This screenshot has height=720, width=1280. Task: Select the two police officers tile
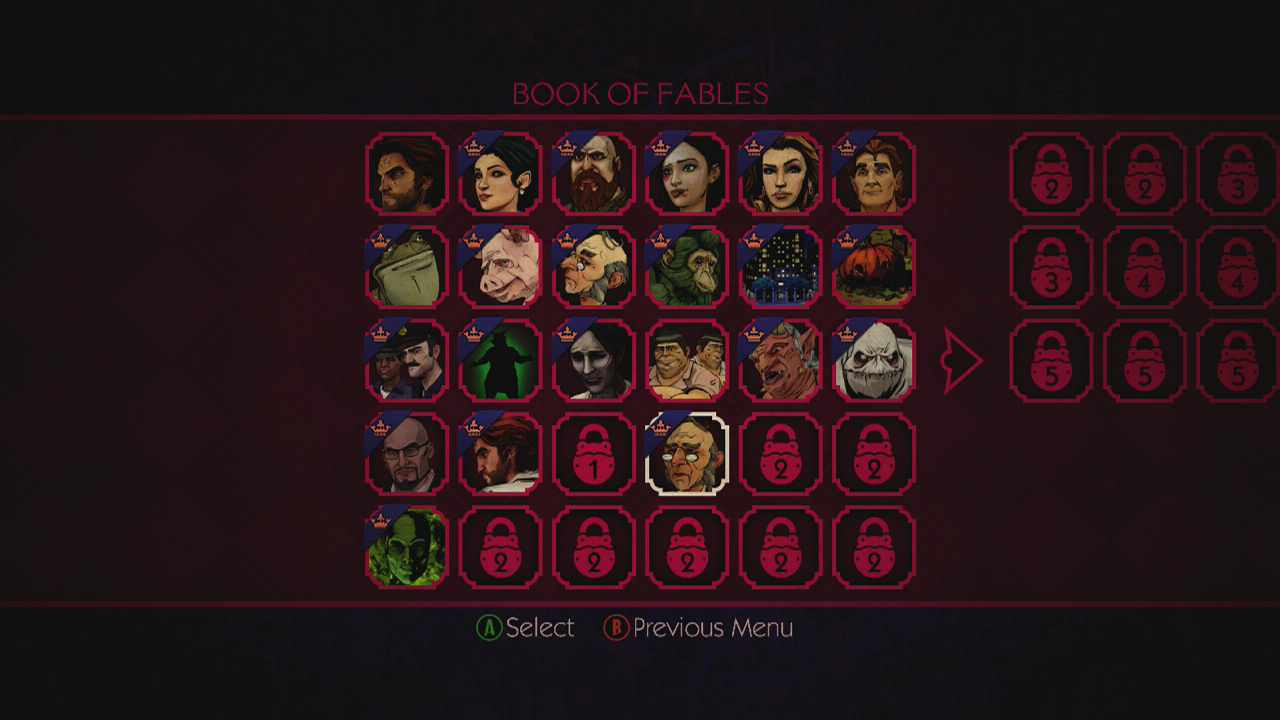coord(406,360)
